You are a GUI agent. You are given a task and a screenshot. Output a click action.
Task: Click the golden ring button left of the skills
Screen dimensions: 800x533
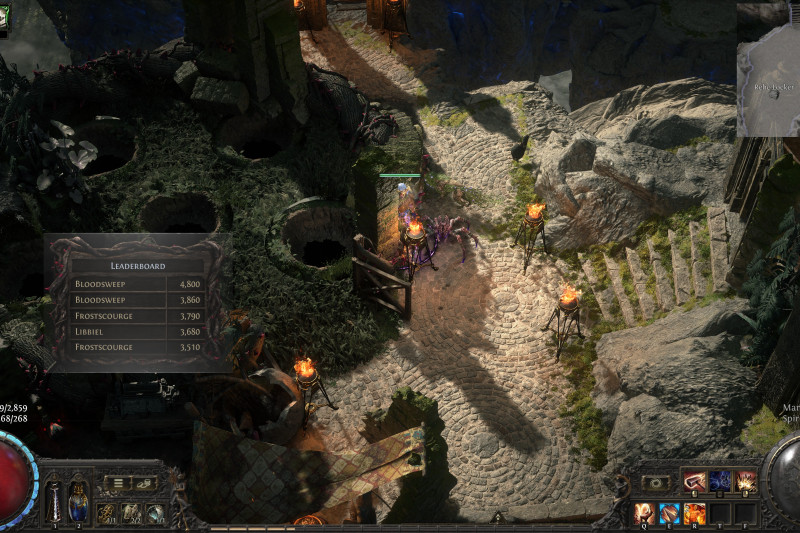[656, 482]
